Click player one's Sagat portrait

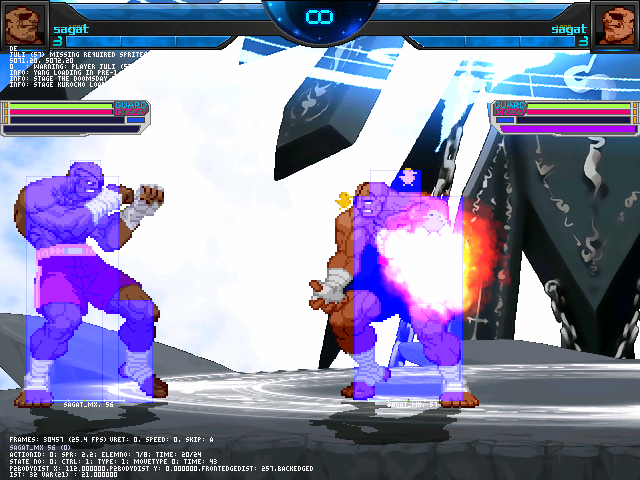click(25, 23)
